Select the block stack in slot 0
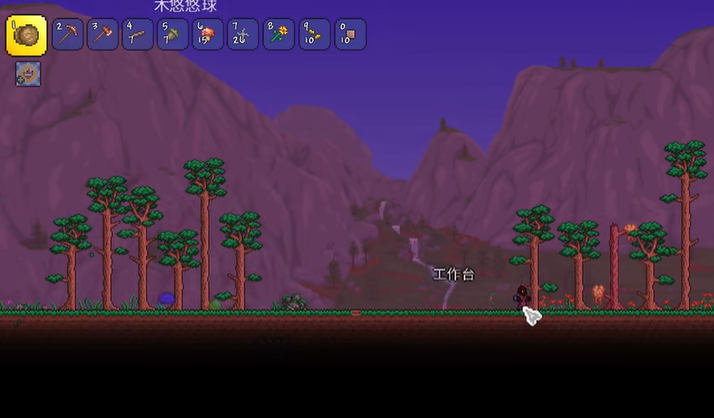 [x=349, y=34]
